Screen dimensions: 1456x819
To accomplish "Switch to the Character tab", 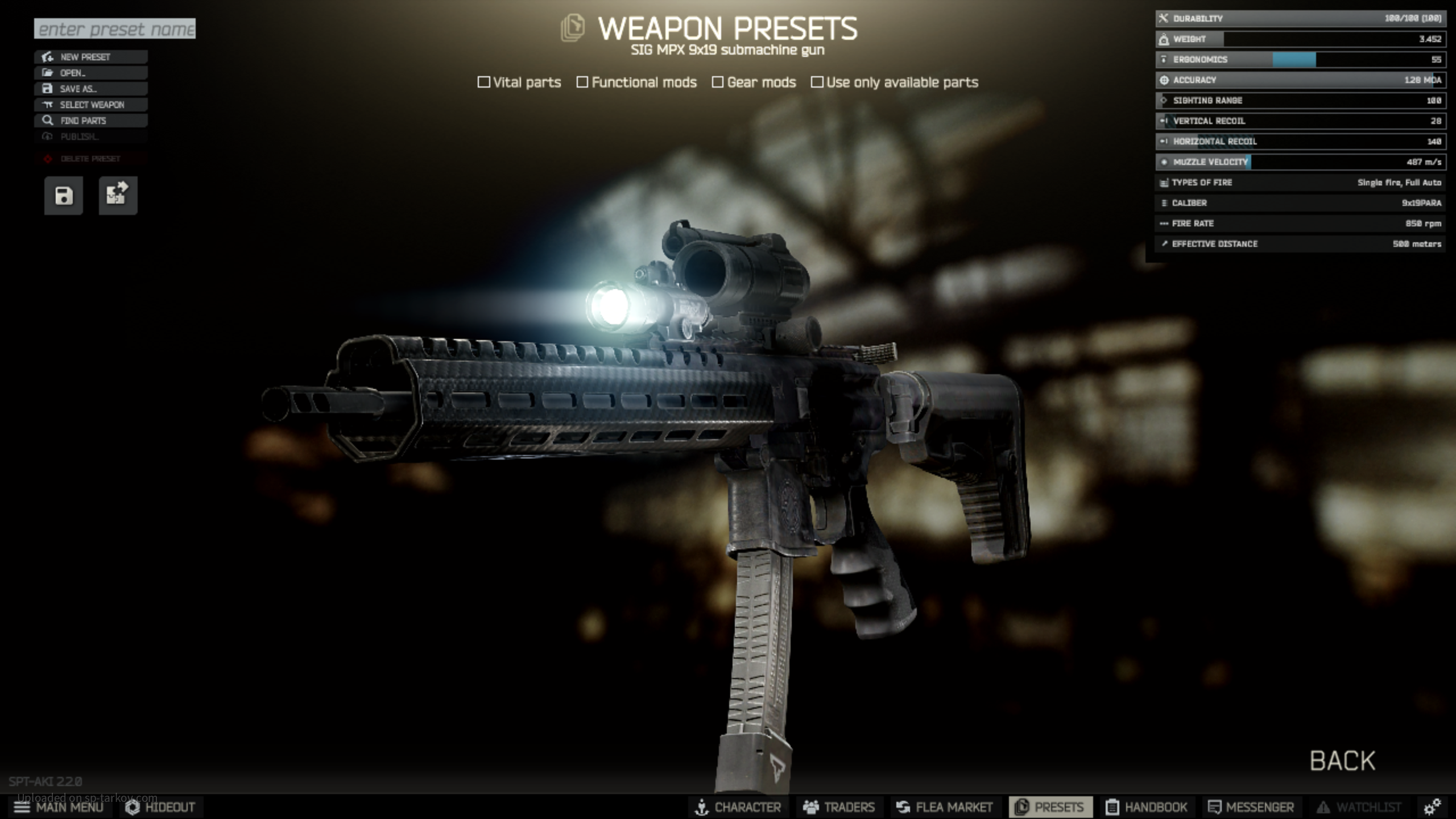I will [x=738, y=807].
